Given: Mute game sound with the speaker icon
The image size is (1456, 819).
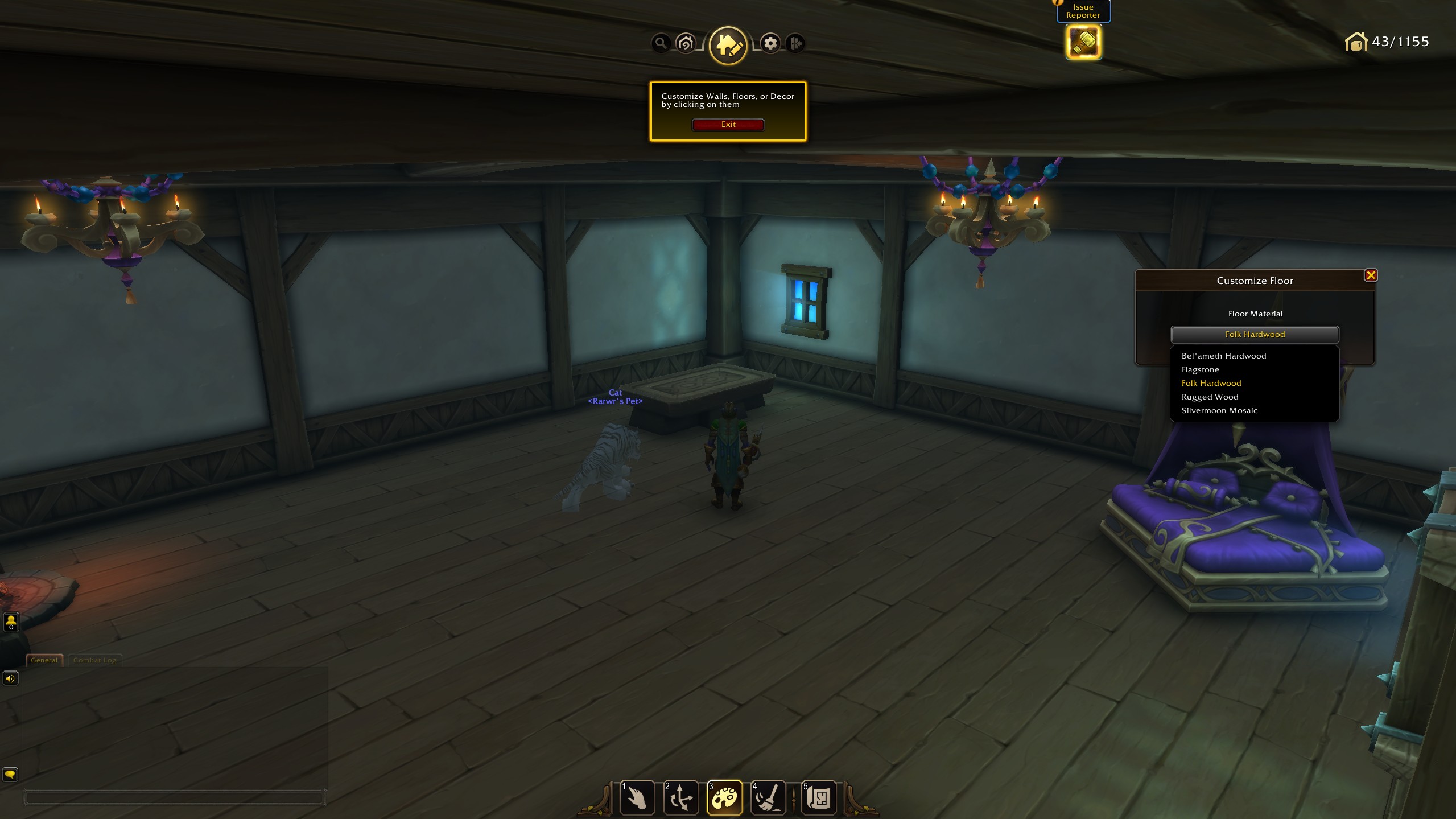Looking at the screenshot, I should pyautogui.click(x=10, y=678).
